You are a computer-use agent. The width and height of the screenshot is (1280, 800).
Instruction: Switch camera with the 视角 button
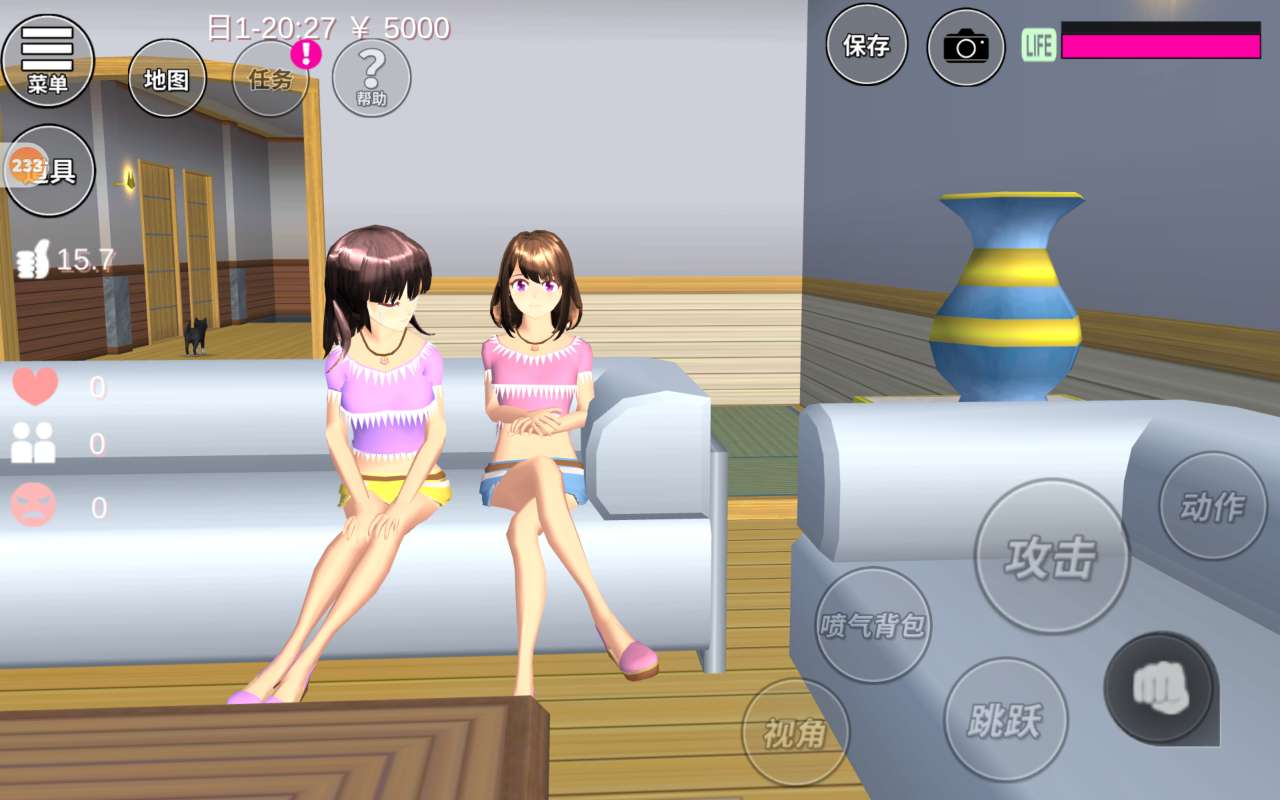click(x=795, y=733)
